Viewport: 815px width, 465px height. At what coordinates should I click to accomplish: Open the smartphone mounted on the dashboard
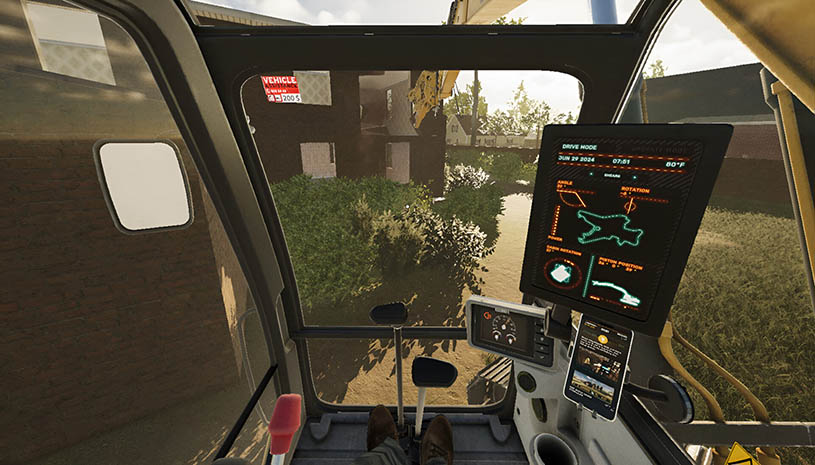click(x=598, y=366)
